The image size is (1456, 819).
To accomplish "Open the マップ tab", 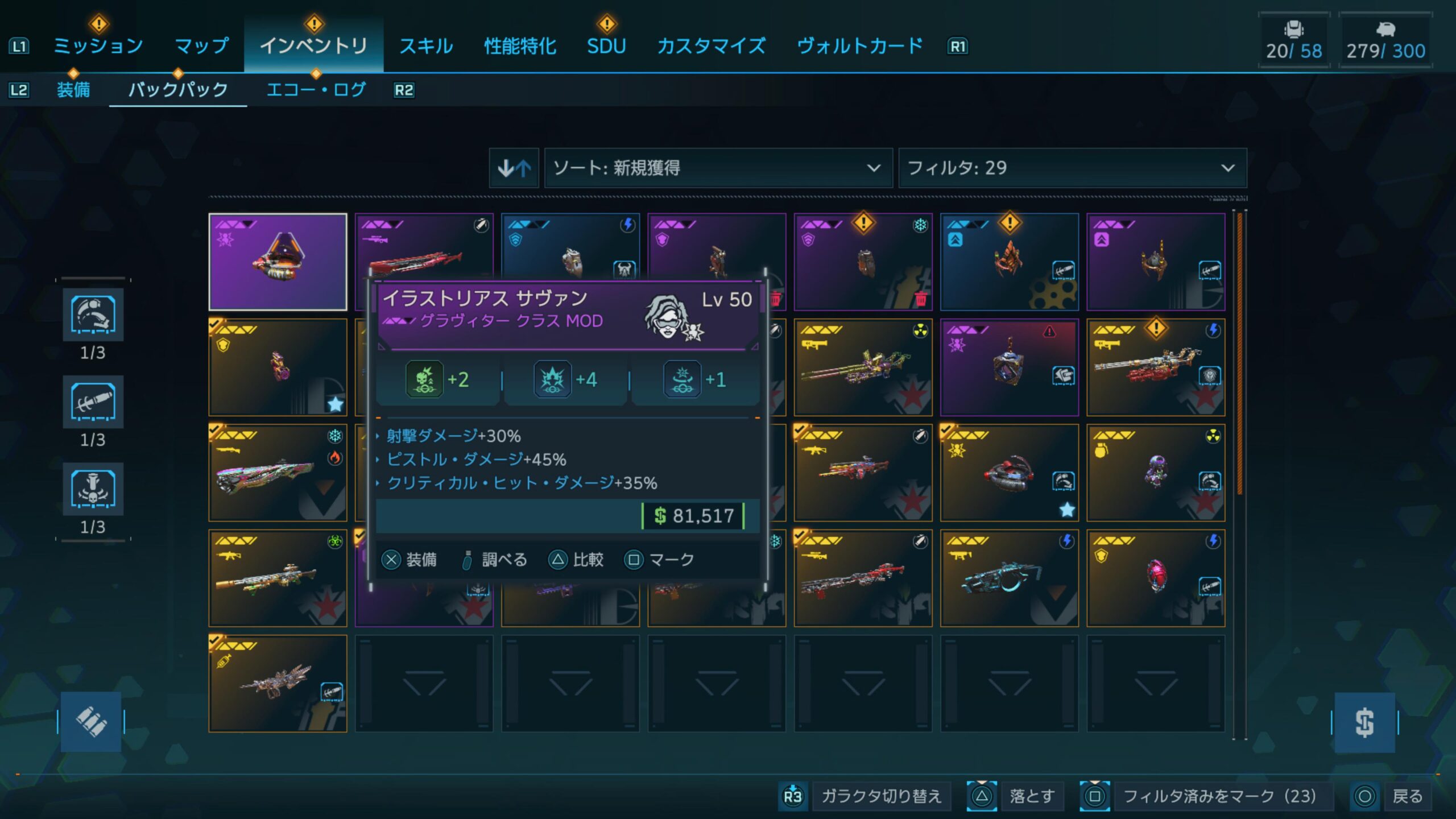I will click(201, 45).
